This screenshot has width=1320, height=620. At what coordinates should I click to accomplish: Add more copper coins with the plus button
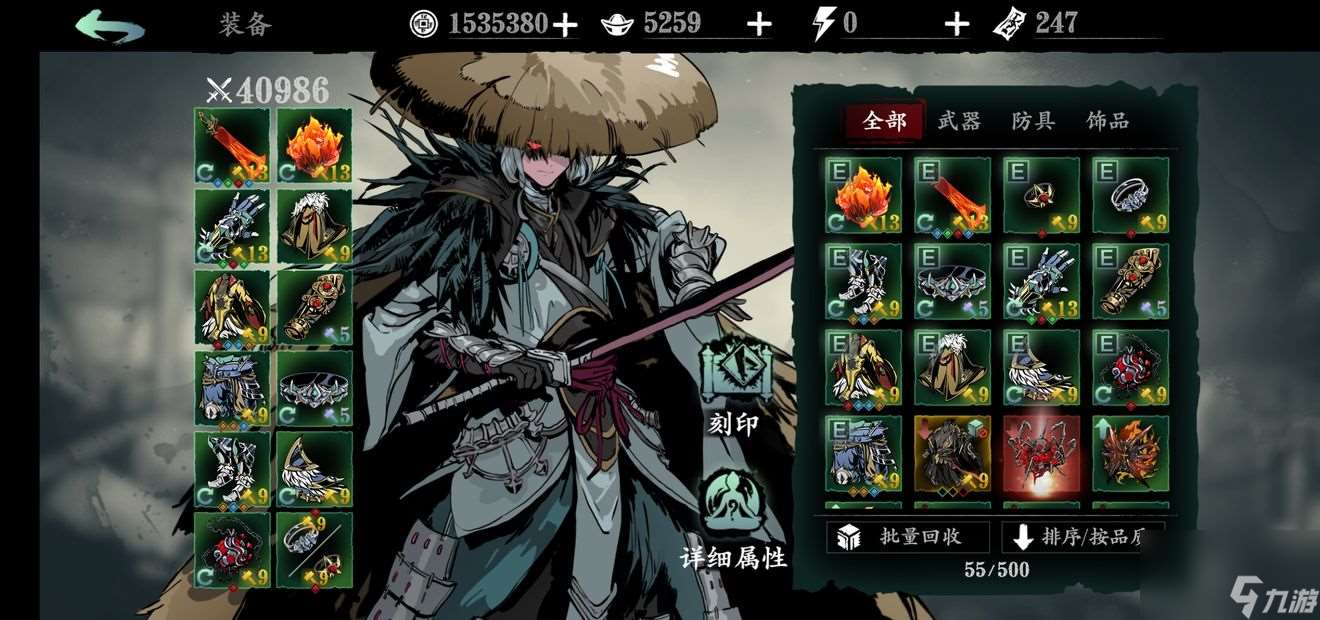click(x=565, y=25)
